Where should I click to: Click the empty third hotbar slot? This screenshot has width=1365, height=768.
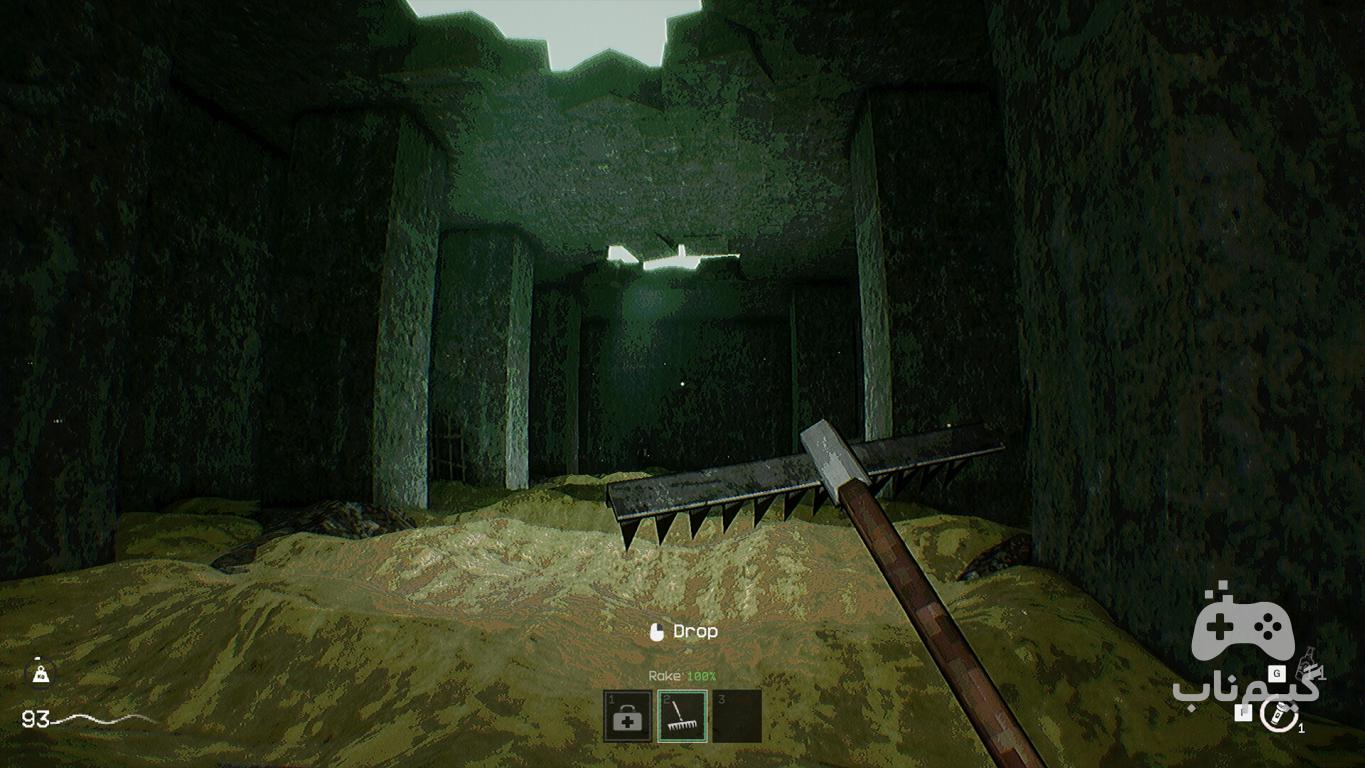tap(737, 717)
